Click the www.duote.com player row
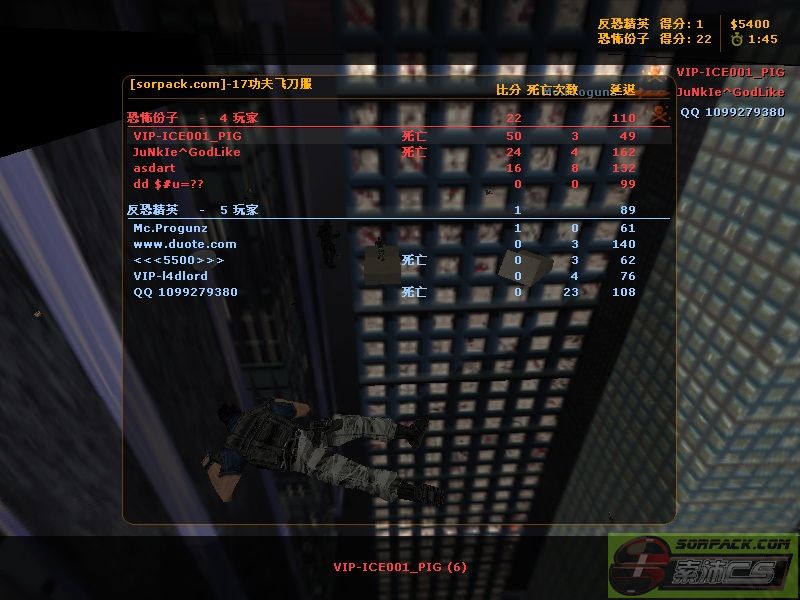This screenshot has width=800, height=600. pos(185,244)
